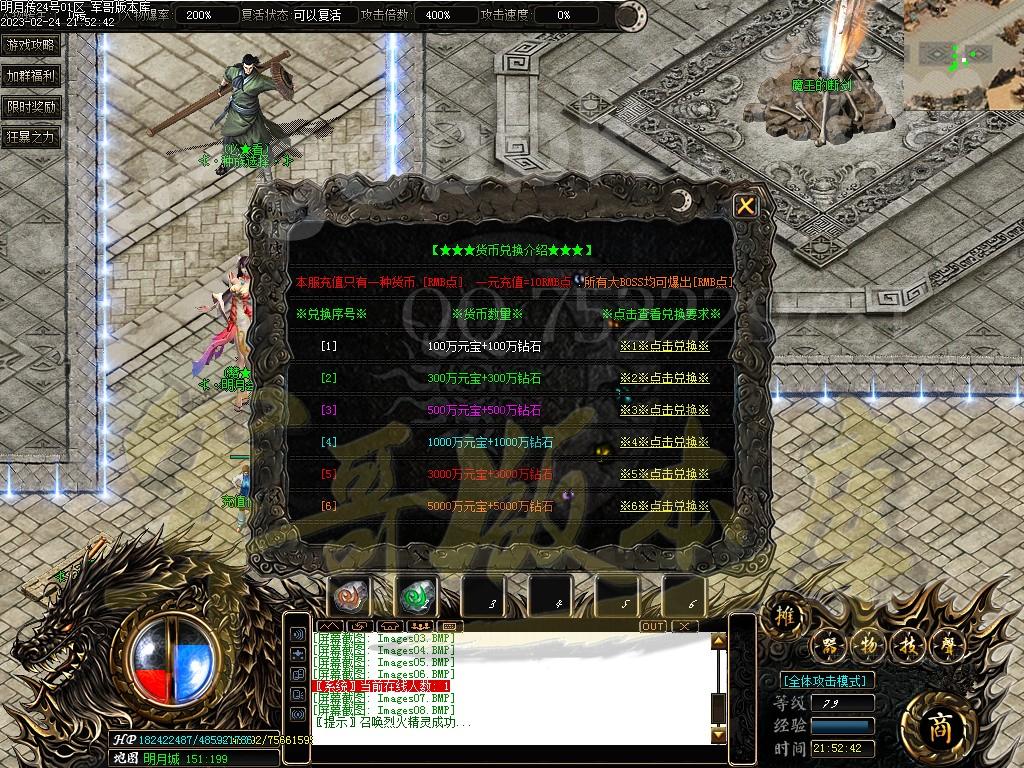Open the 物 inventory bag button
The width and height of the screenshot is (1024, 768).
tap(868, 645)
